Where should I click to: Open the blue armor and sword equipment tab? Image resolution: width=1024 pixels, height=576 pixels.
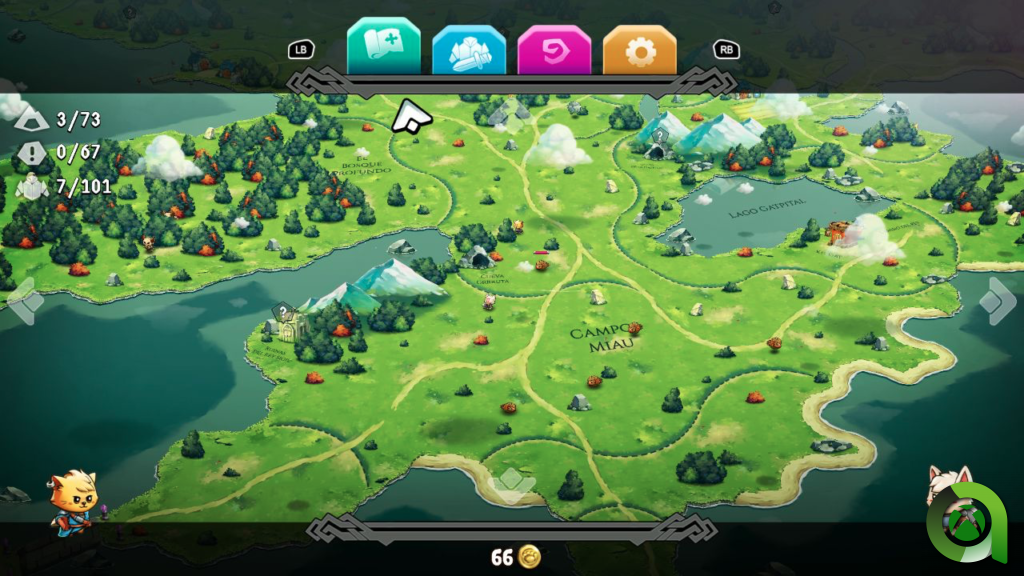pyautogui.click(x=469, y=50)
